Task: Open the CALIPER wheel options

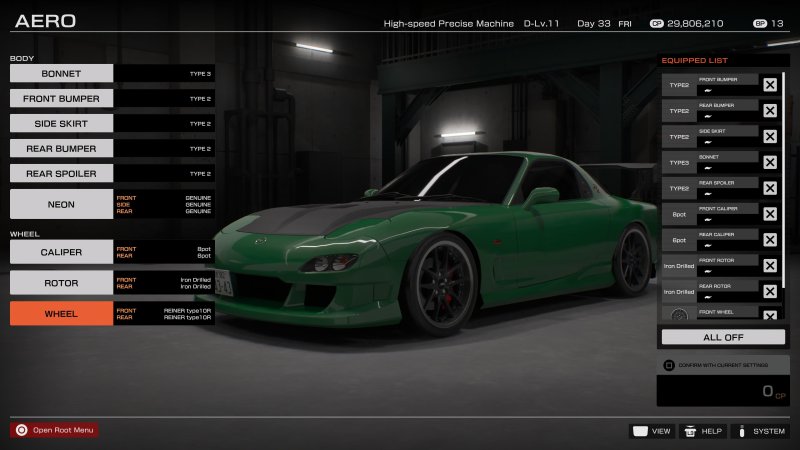Action: pyautogui.click(x=61, y=252)
